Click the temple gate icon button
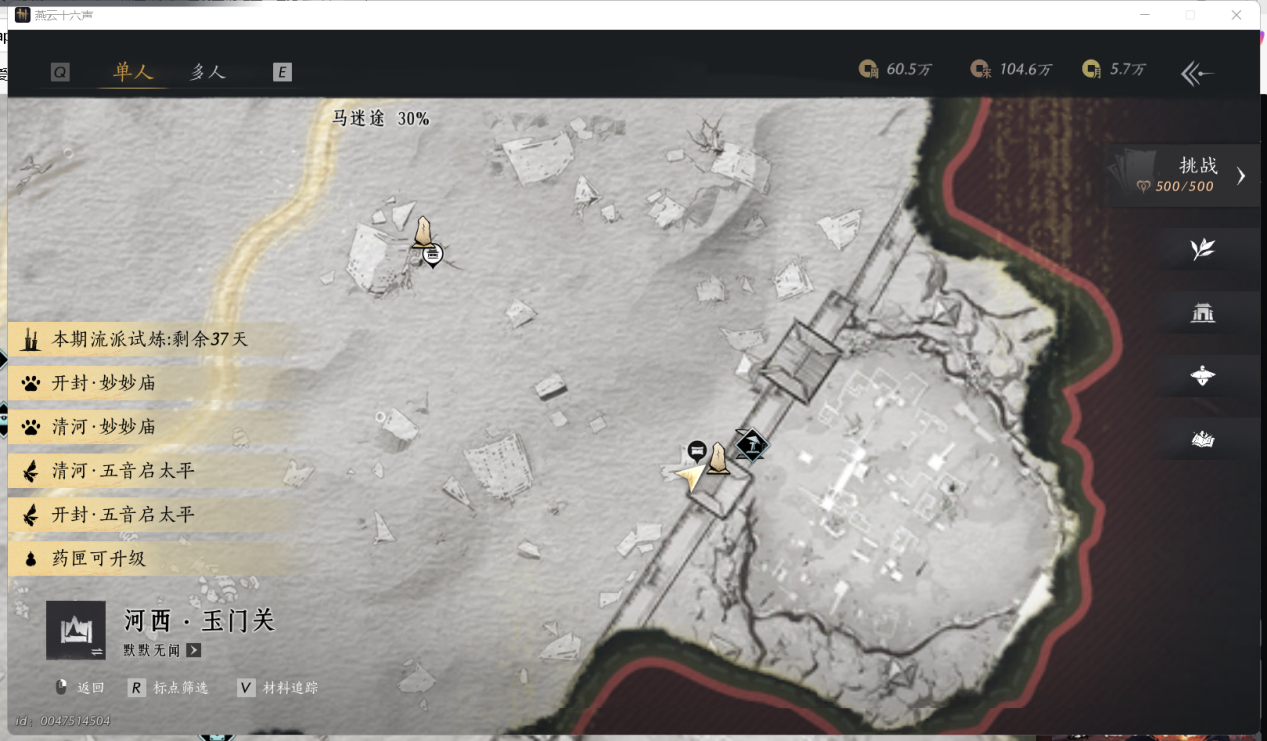 1202,313
